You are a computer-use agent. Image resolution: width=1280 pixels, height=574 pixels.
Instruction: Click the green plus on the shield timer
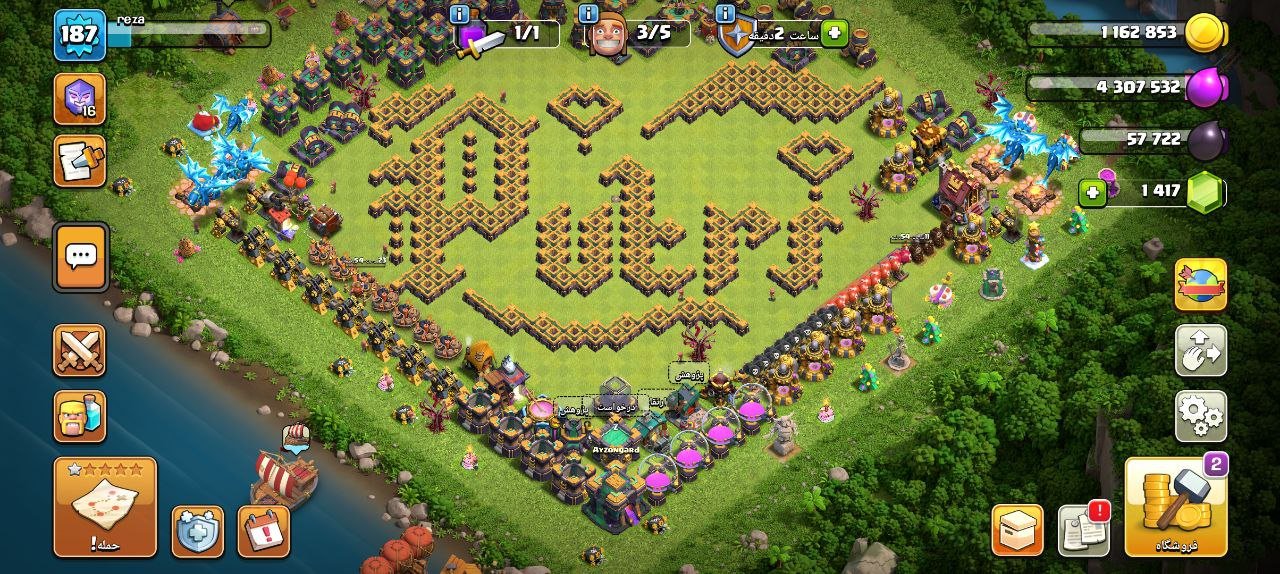833,34
